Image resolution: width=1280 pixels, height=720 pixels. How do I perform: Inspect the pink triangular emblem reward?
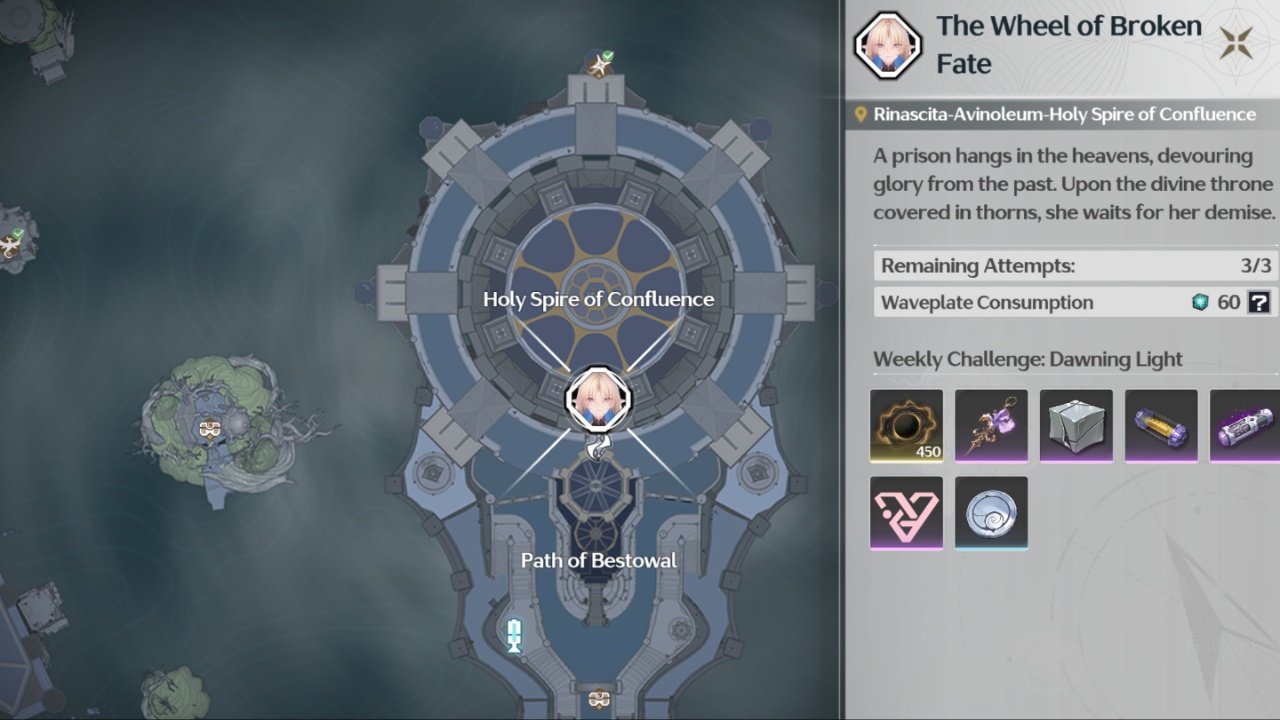click(x=907, y=512)
